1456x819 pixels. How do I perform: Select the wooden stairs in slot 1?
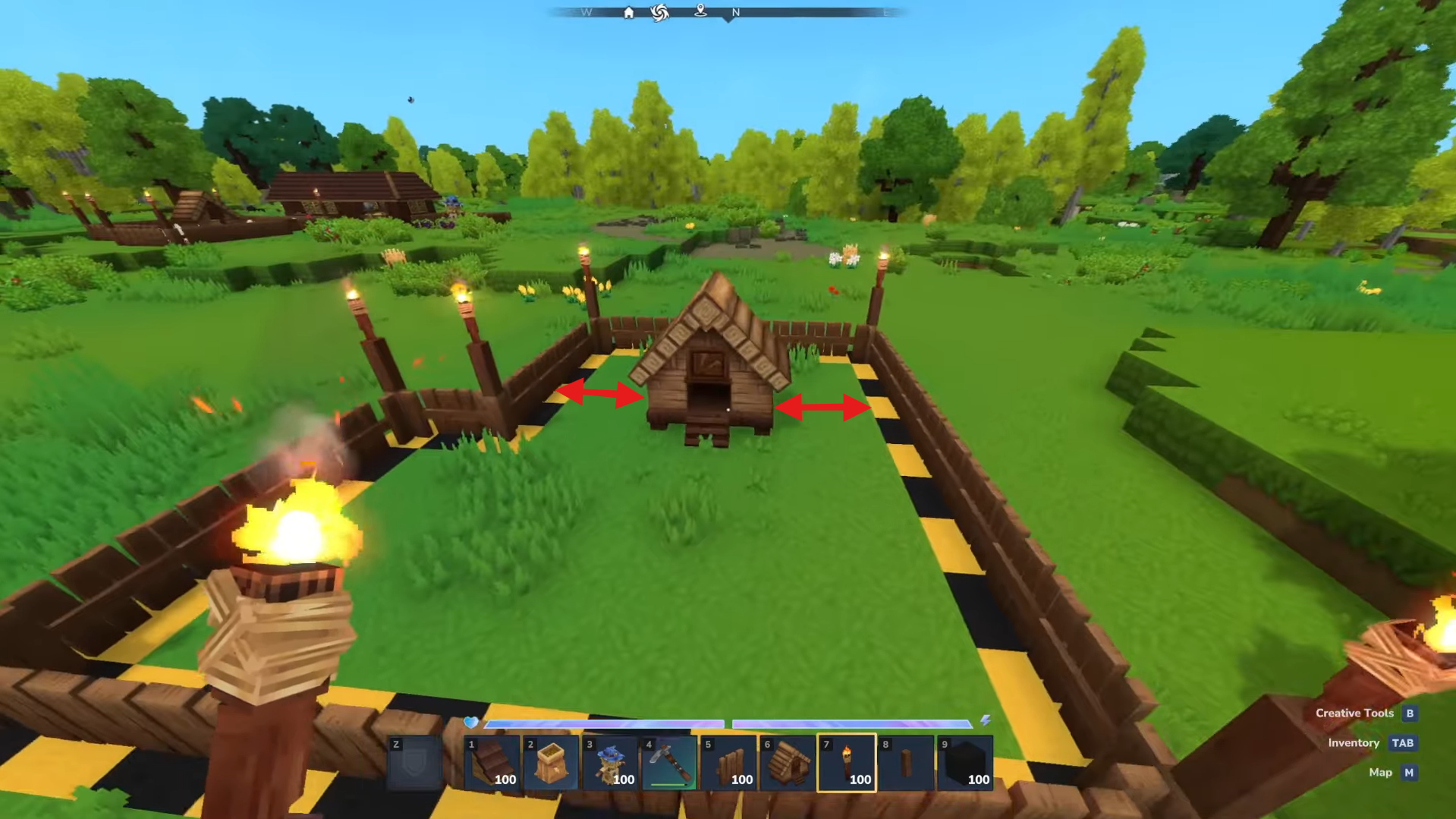pyautogui.click(x=492, y=763)
